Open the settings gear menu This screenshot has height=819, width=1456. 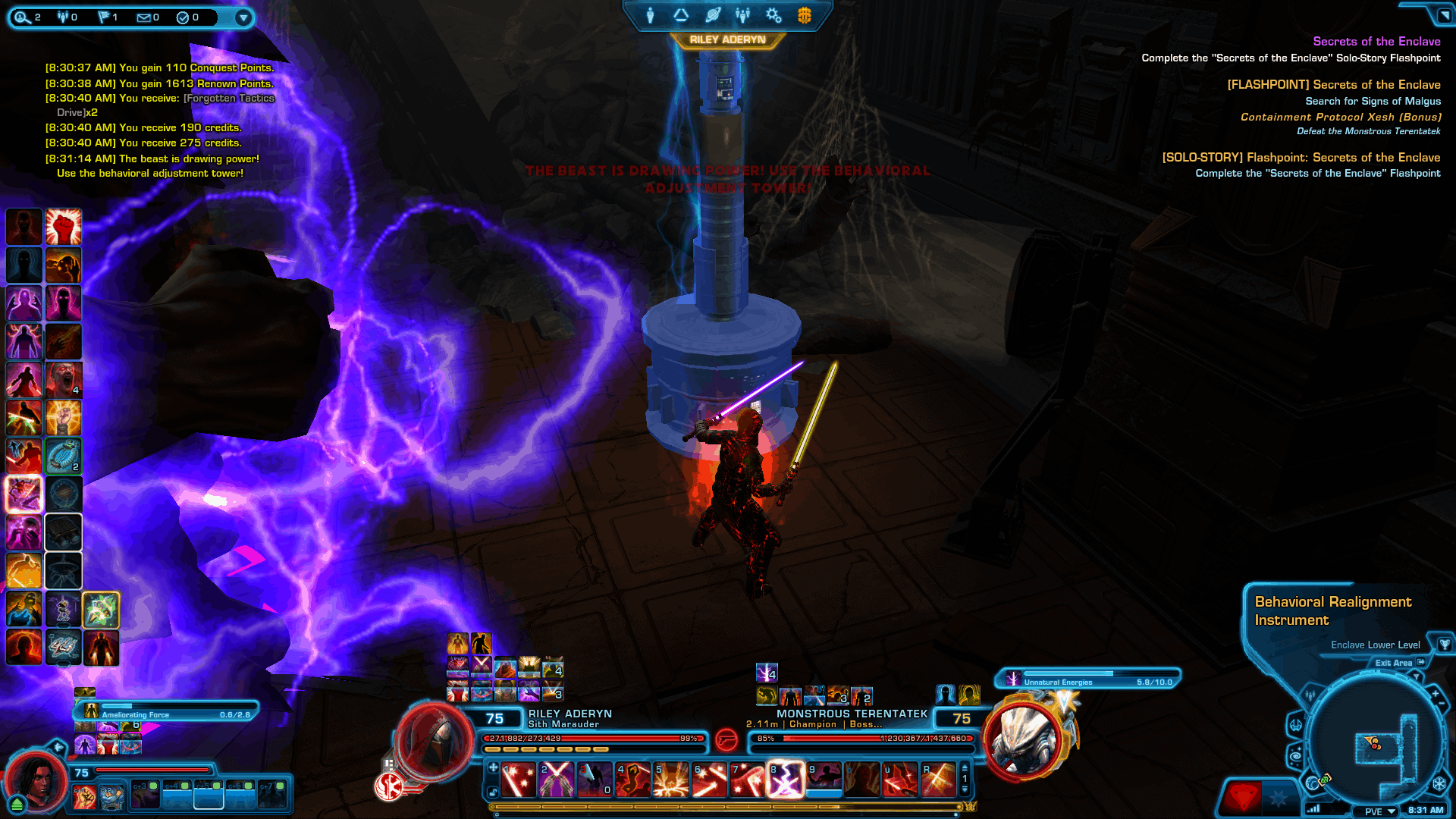[x=773, y=15]
